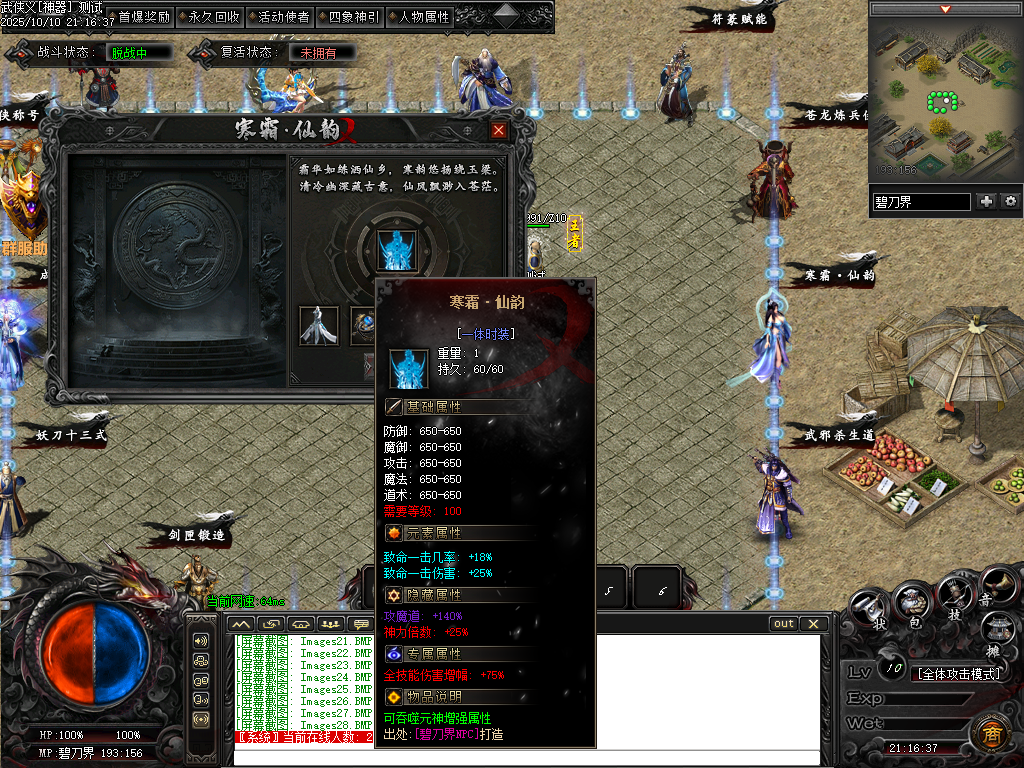Viewport: 1024px width, 768px height.
Task: Click the chat 'out' button
Action: [x=784, y=624]
